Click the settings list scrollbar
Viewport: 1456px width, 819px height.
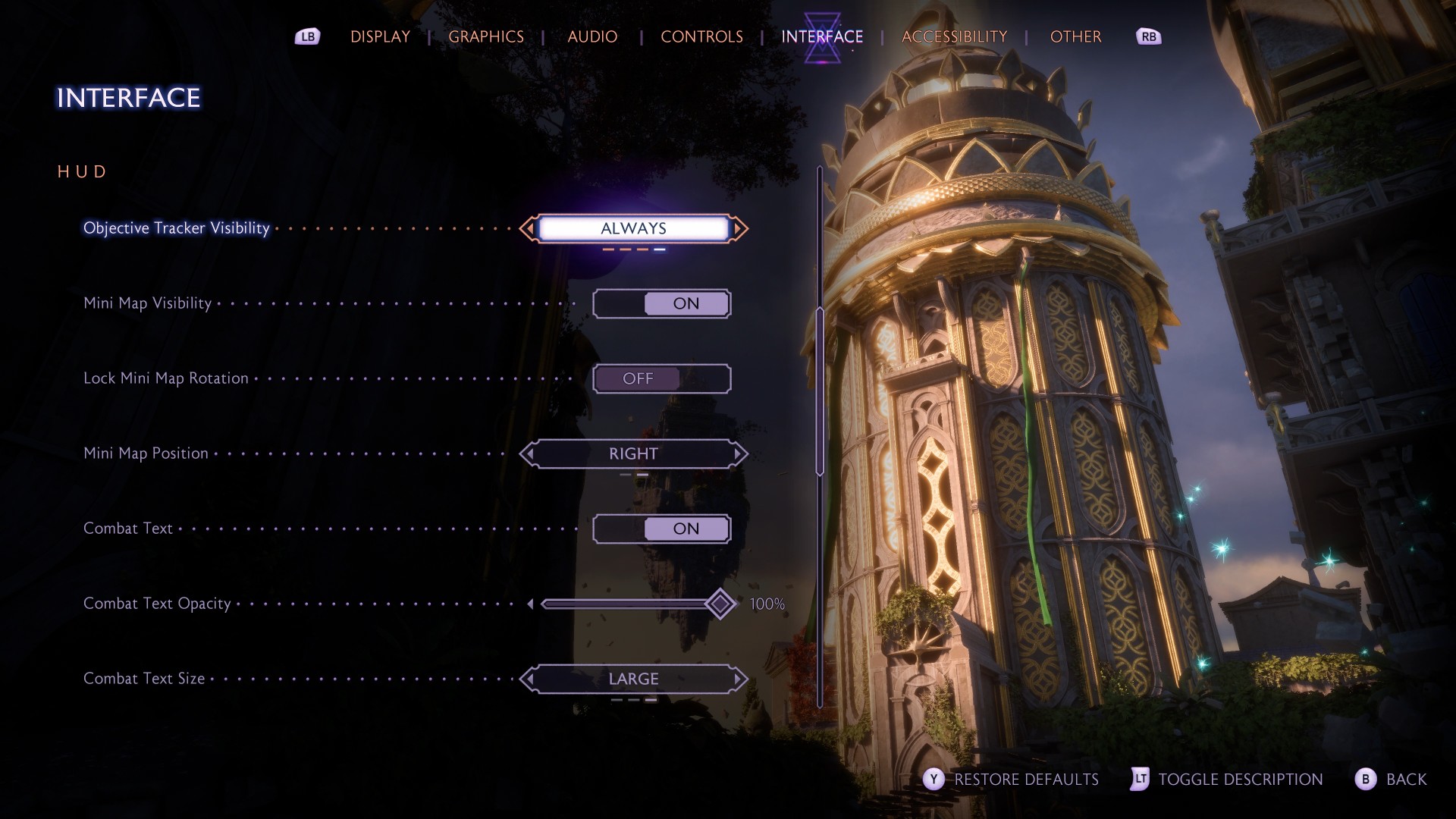tap(820, 391)
